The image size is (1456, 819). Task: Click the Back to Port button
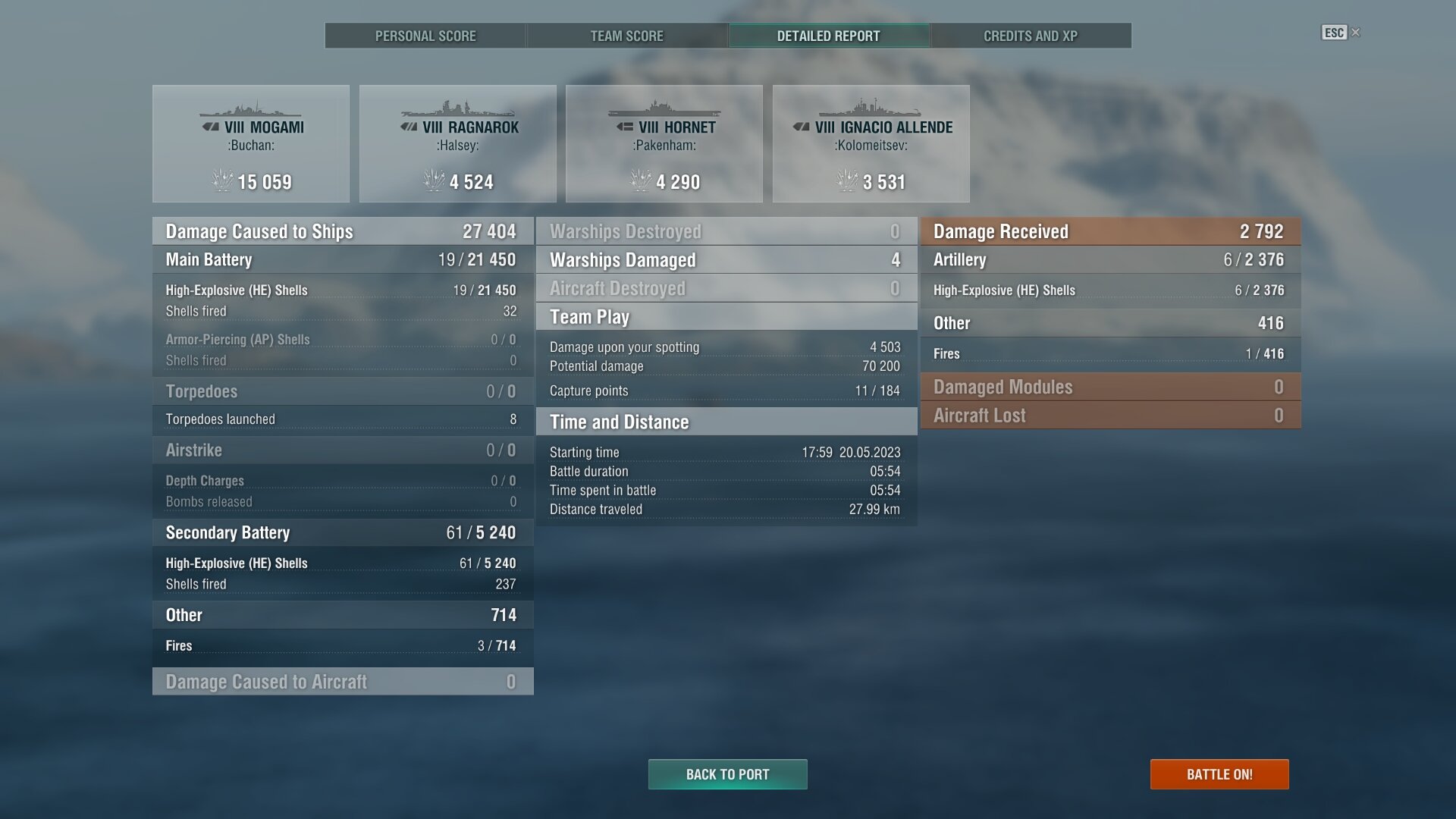pos(727,774)
